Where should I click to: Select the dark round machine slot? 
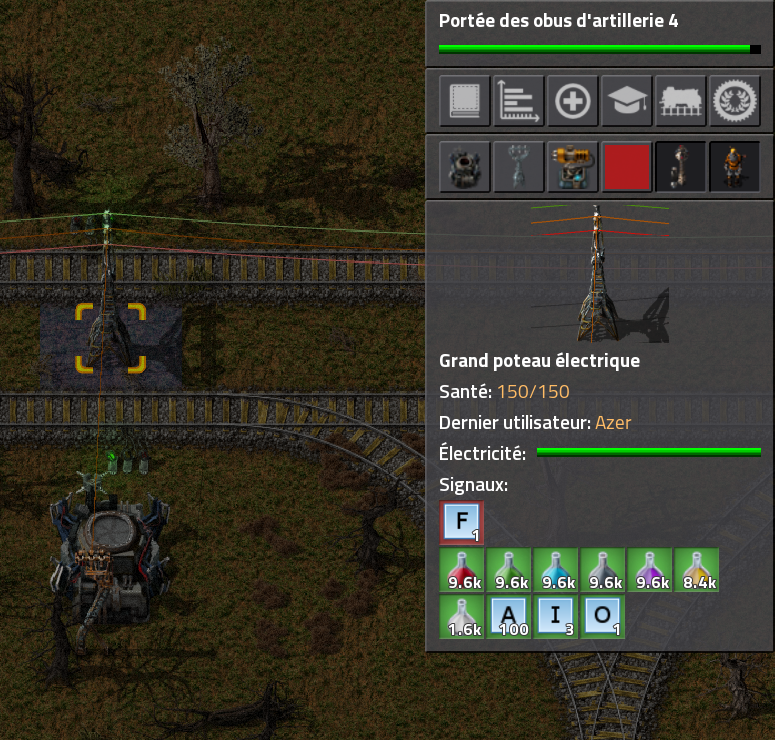coord(465,166)
